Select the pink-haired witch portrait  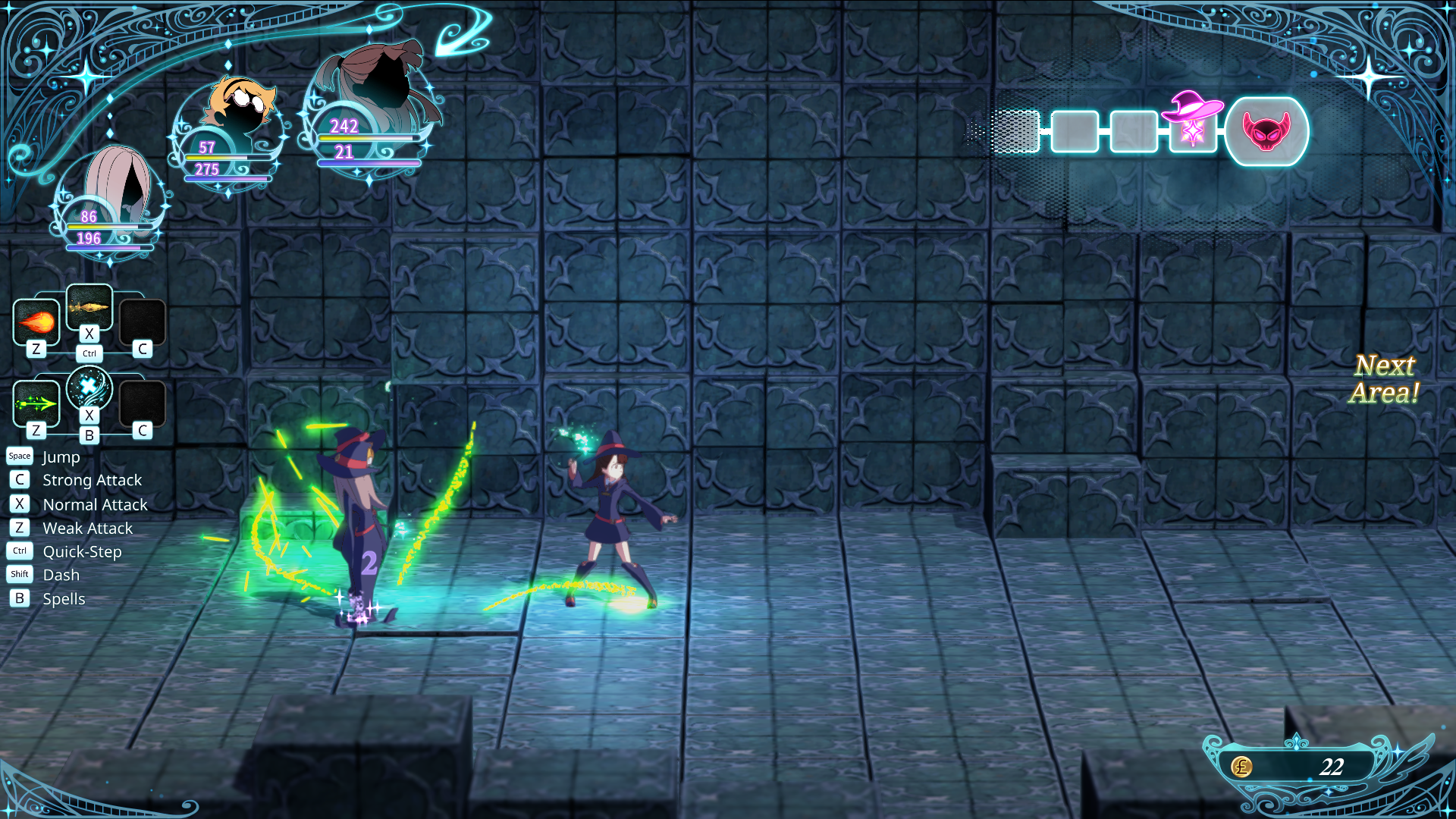pos(114,190)
